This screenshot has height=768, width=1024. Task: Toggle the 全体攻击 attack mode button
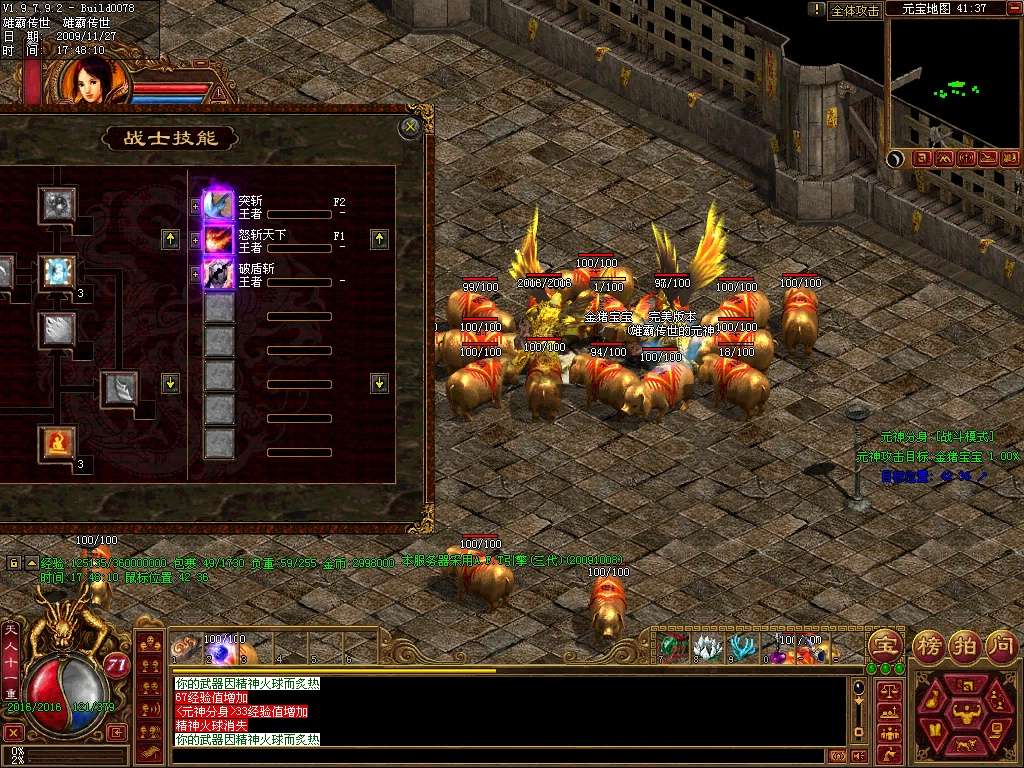coord(855,10)
